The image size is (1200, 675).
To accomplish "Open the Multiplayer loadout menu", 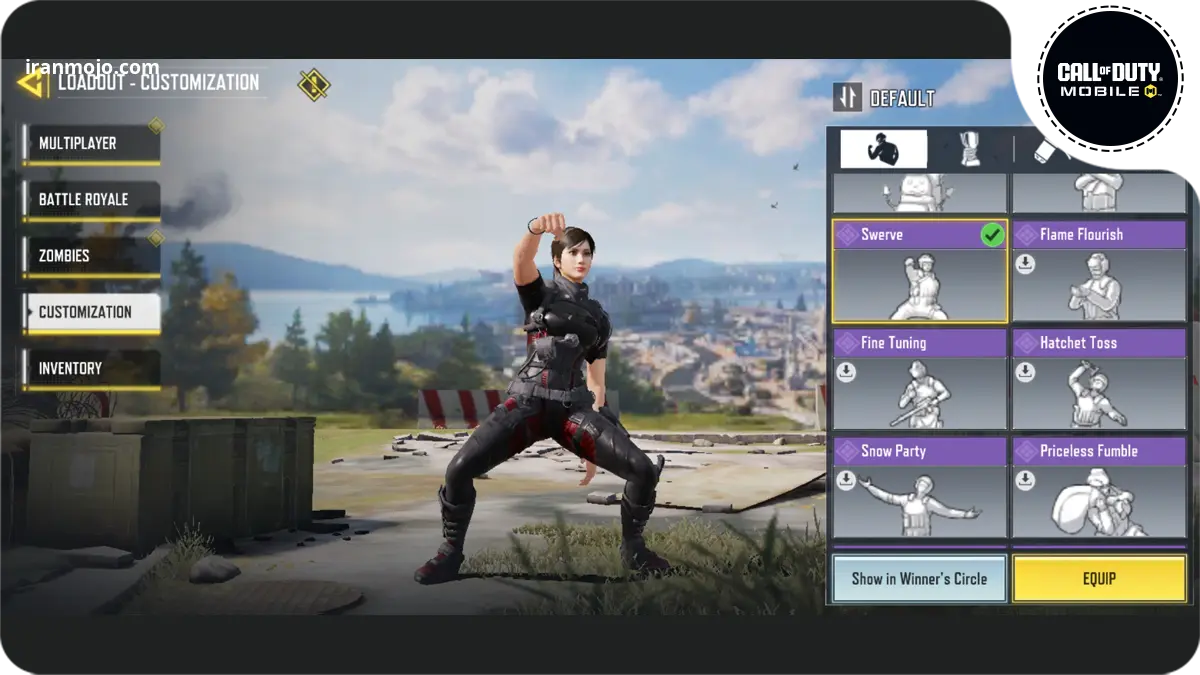I will (91, 144).
